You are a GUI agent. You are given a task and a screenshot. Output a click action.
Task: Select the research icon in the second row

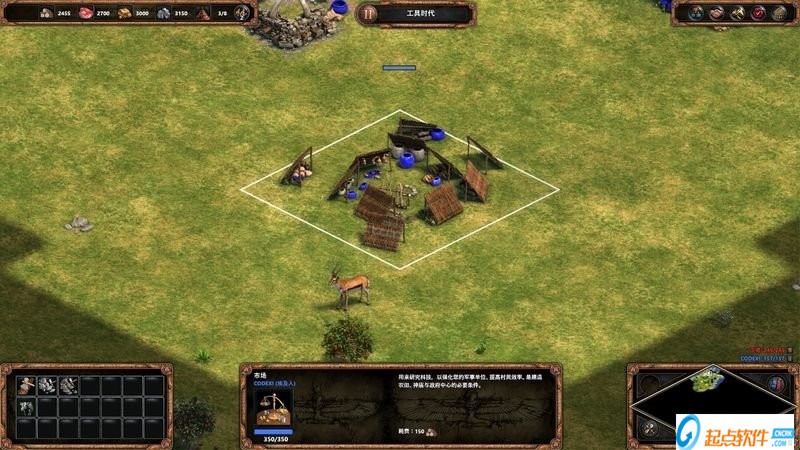[27, 407]
